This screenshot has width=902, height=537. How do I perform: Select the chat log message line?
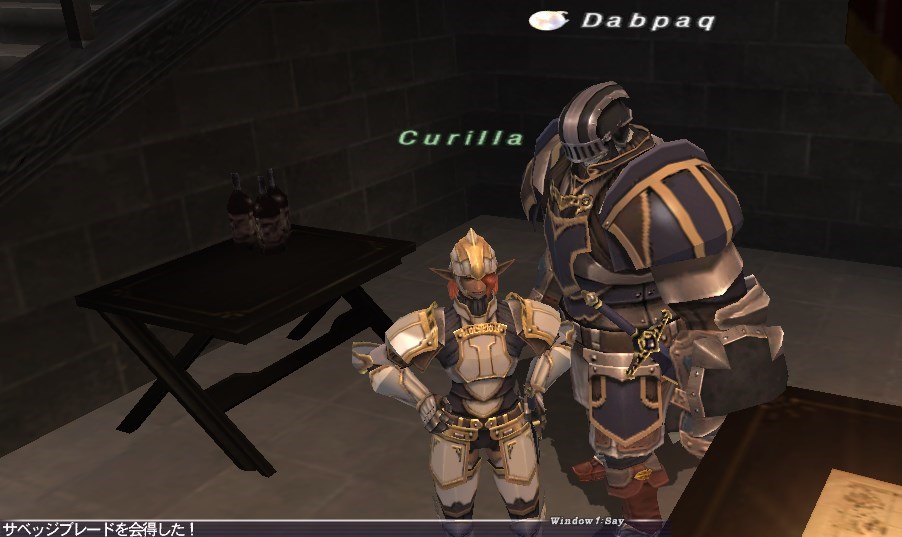click(98, 528)
